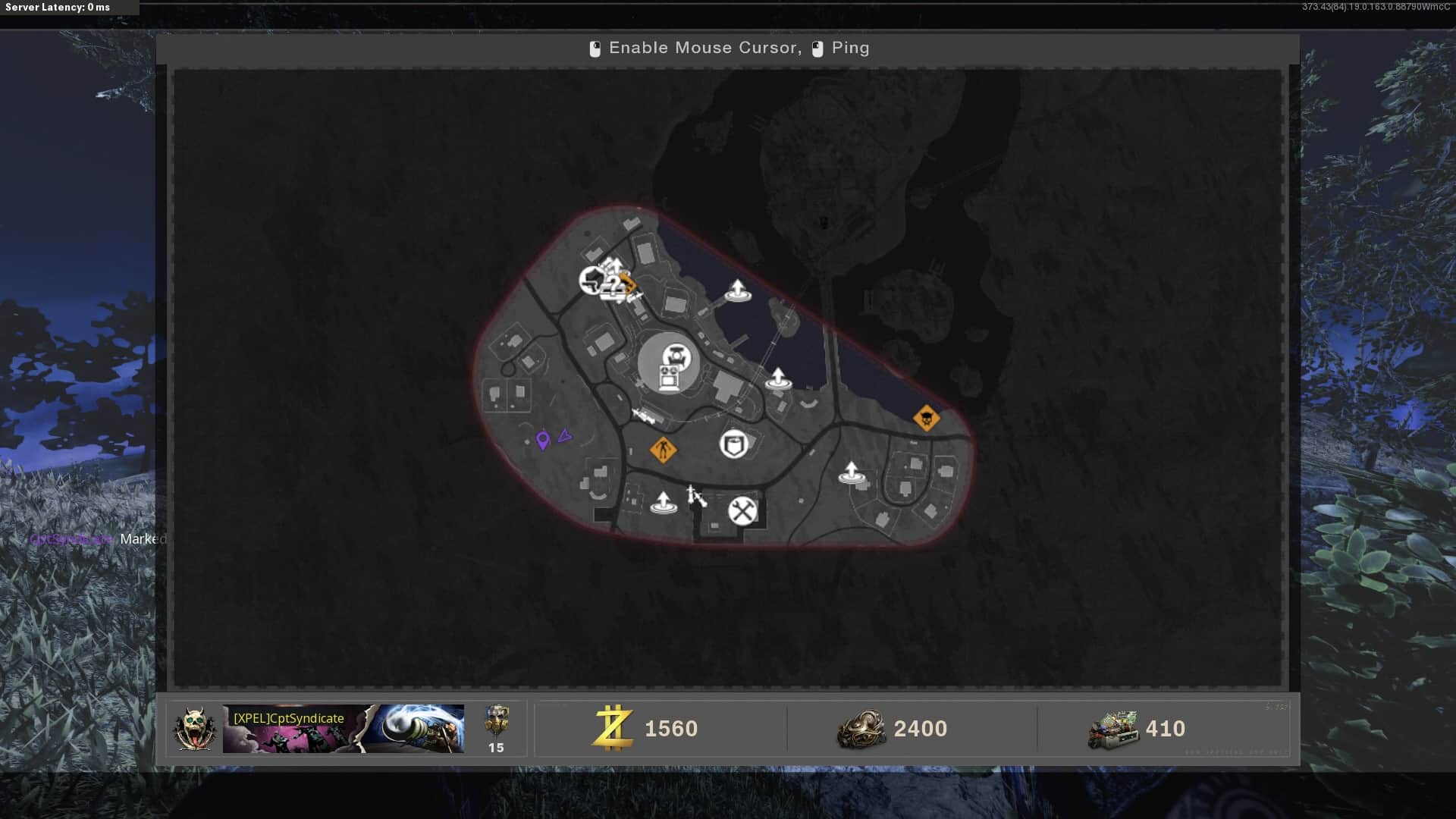Screen dimensions: 1456x819
Task: Ping the orange skull objective diamond
Action: click(926, 418)
